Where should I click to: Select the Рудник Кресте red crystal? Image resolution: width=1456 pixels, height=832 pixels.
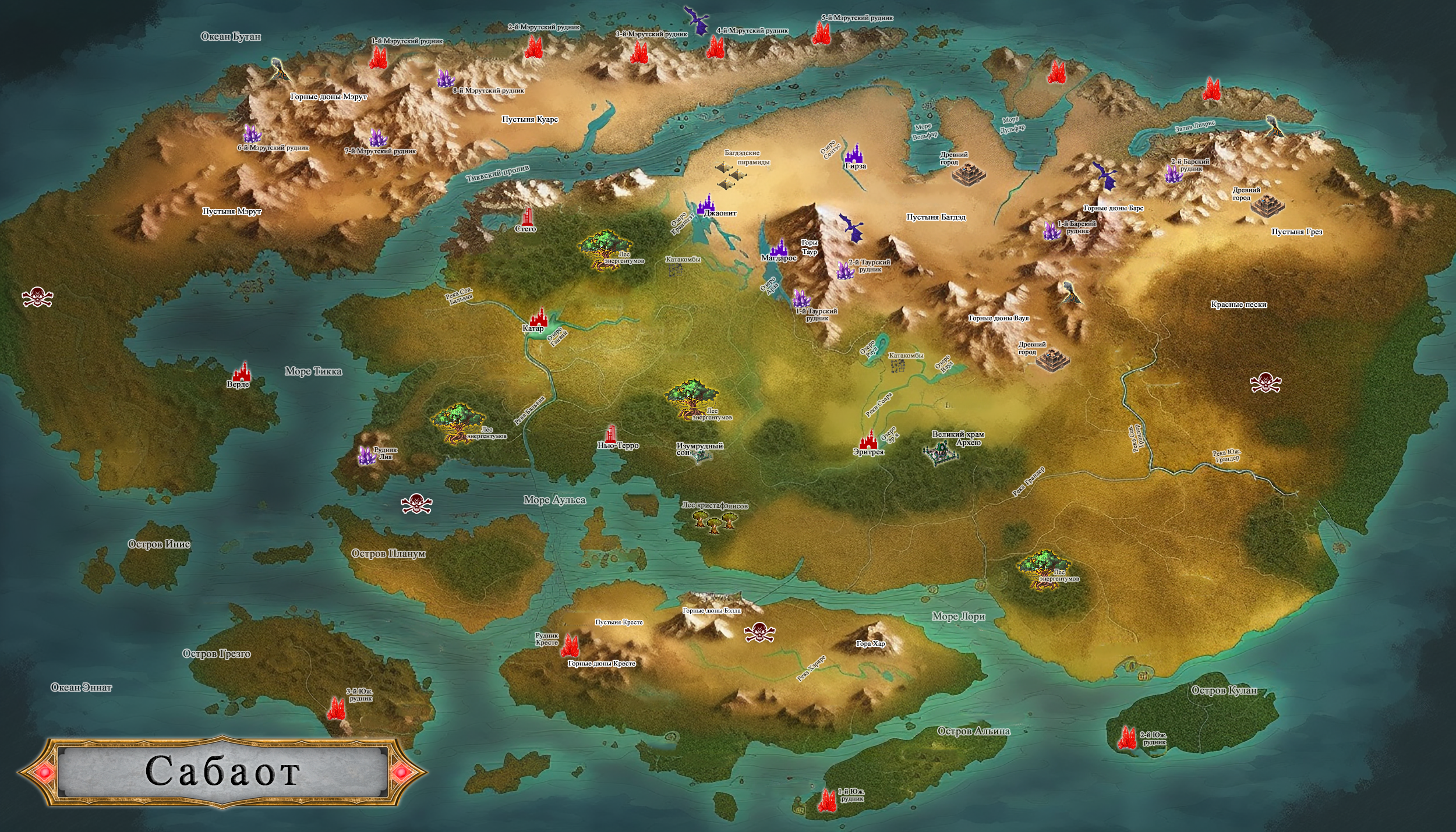coord(569,645)
